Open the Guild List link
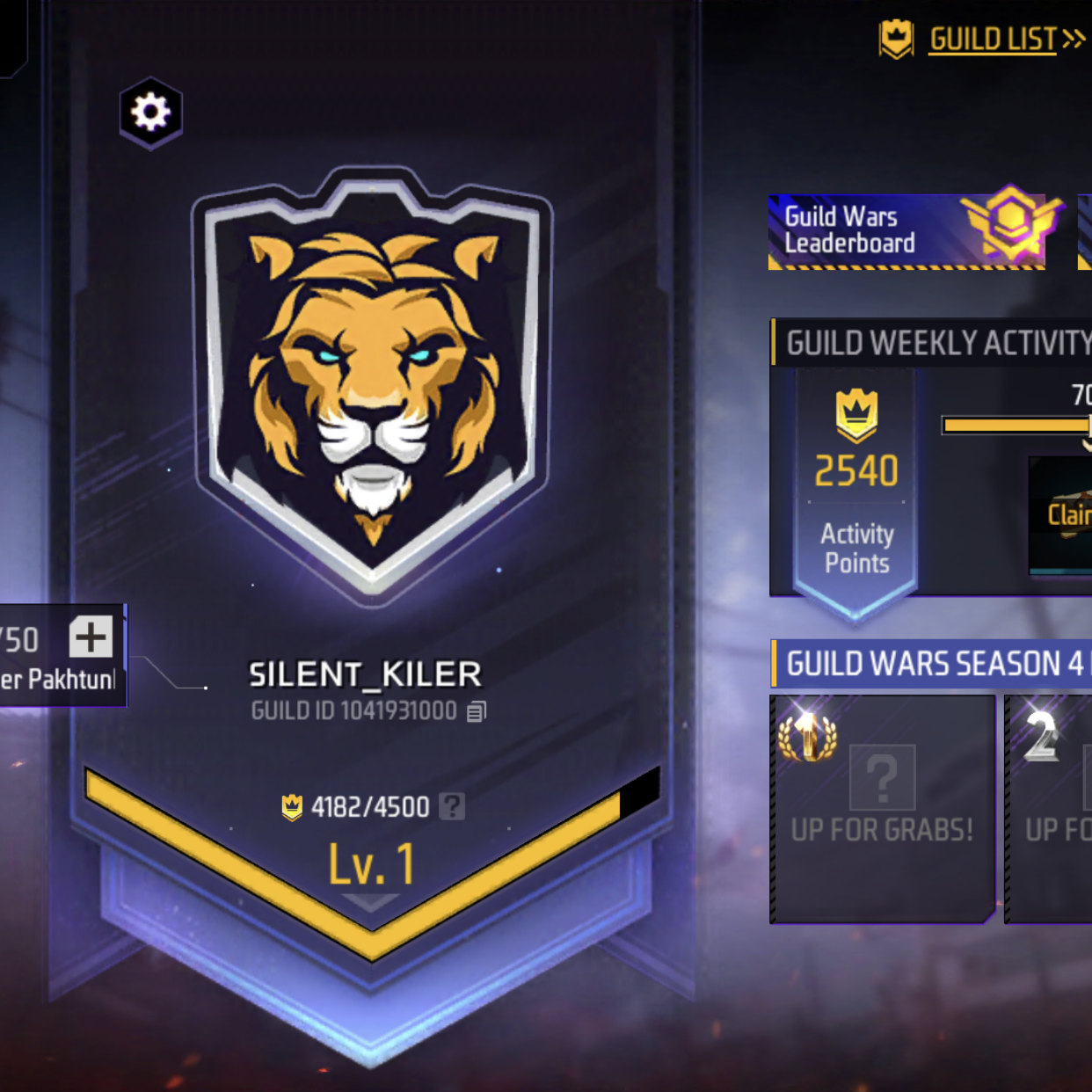Screen dimensions: 1092x1092 [x=994, y=40]
